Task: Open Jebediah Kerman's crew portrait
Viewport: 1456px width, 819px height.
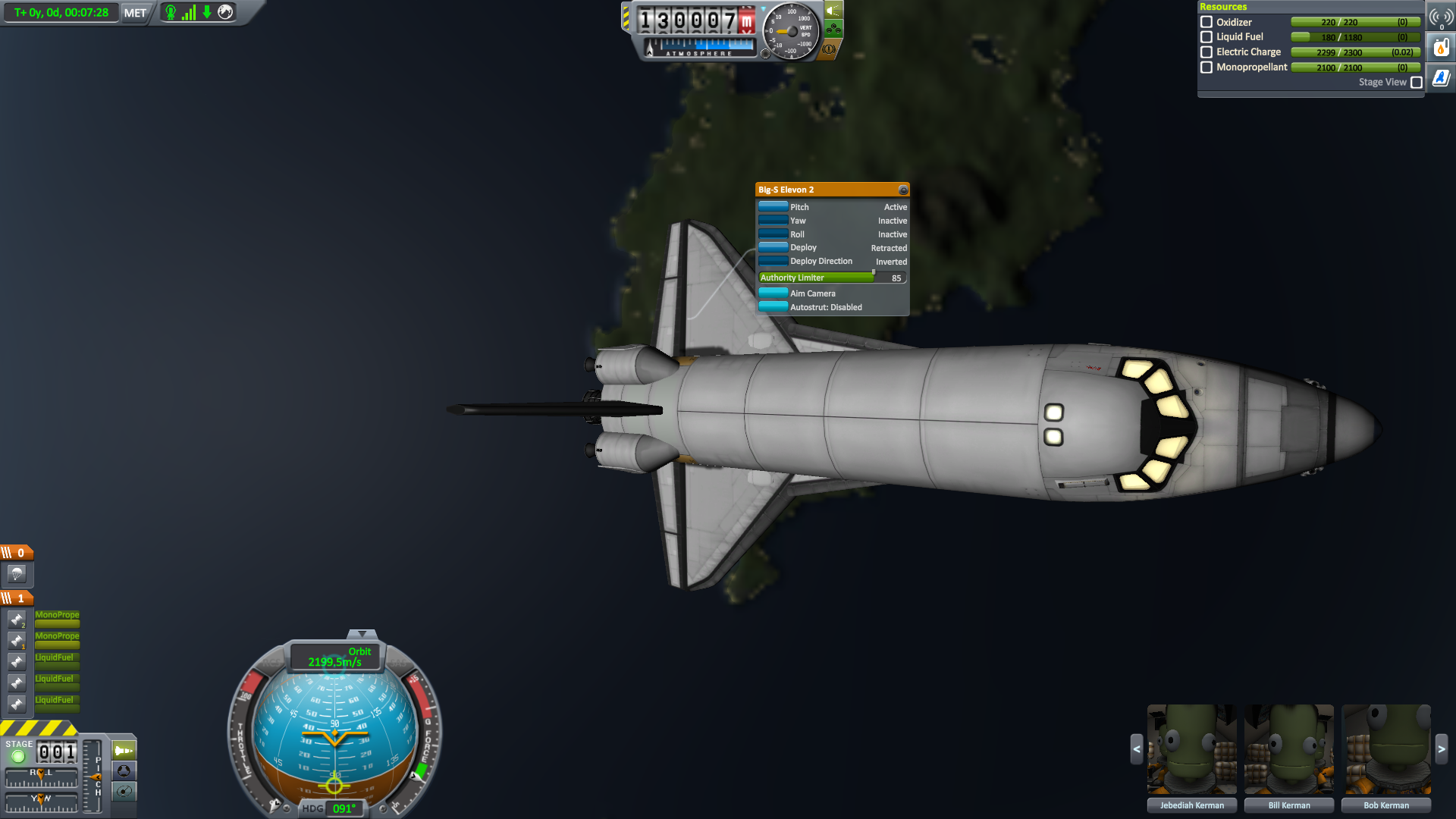Action: 1191,749
